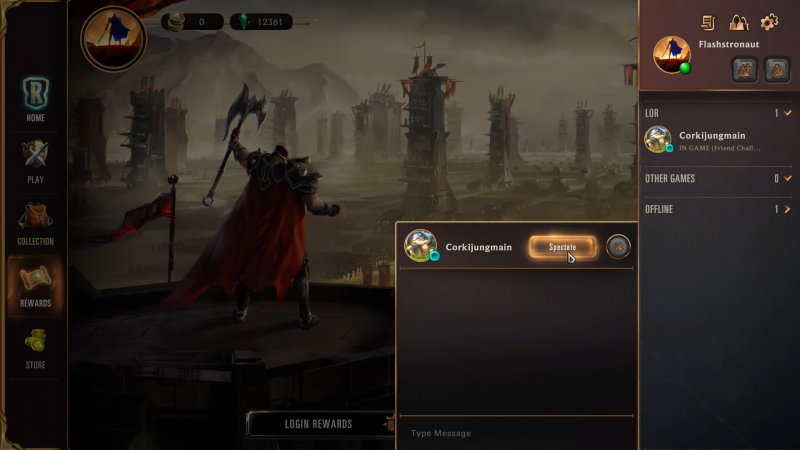800x450 pixels.
Task: Open the scroll icon in the top bar
Action: [x=709, y=22]
